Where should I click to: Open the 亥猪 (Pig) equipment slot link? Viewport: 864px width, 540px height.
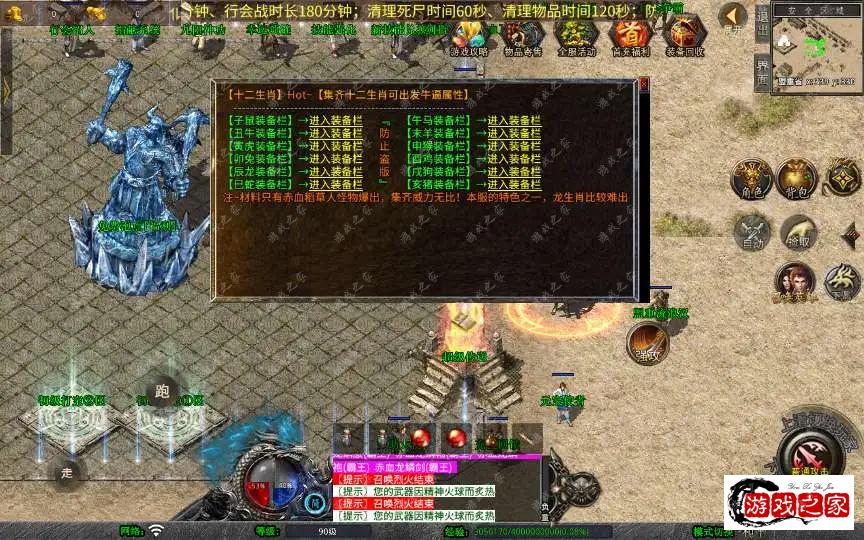pyautogui.click(x=513, y=184)
